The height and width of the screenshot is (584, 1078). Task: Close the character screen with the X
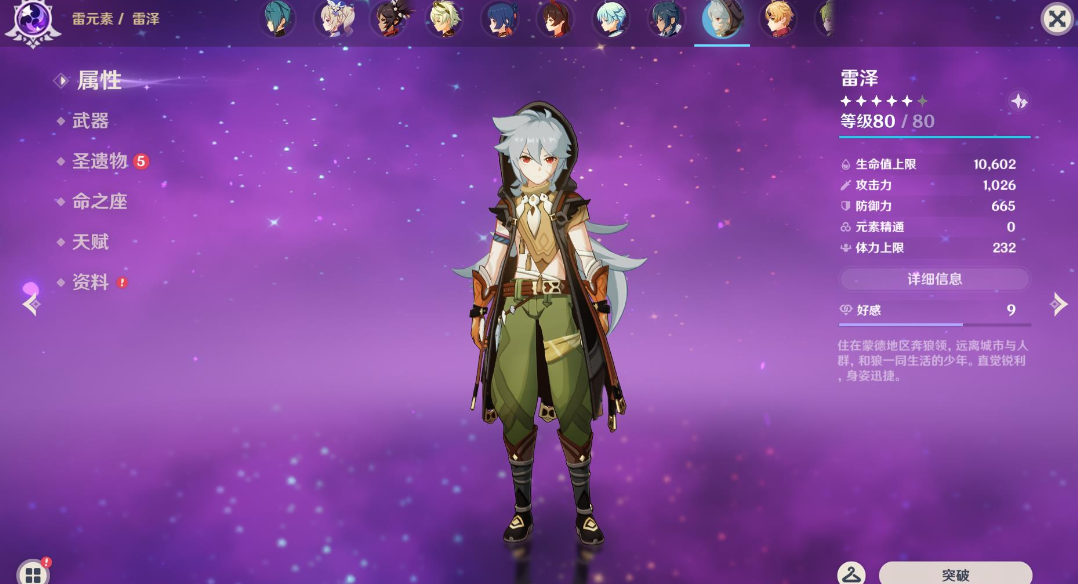[x=1056, y=19]
